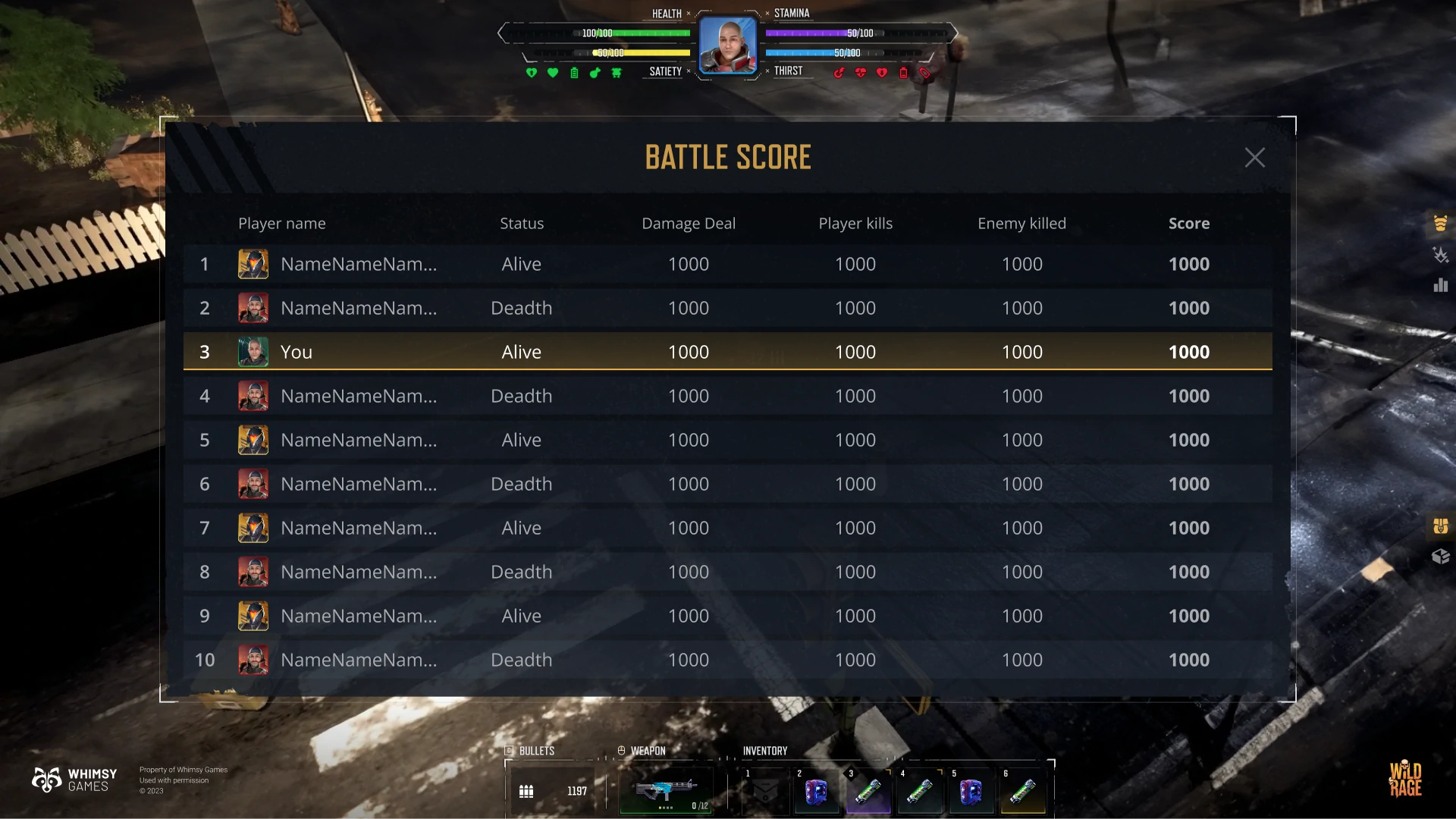Open the bar chart stats icon
The height and width of the screenshot is (819, 1456).
[1440, 285]
